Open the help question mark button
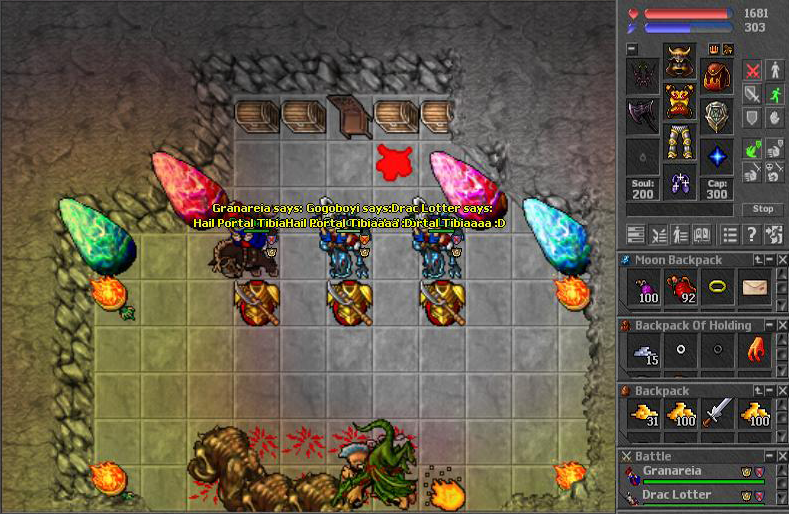 (x=749, y=234)
